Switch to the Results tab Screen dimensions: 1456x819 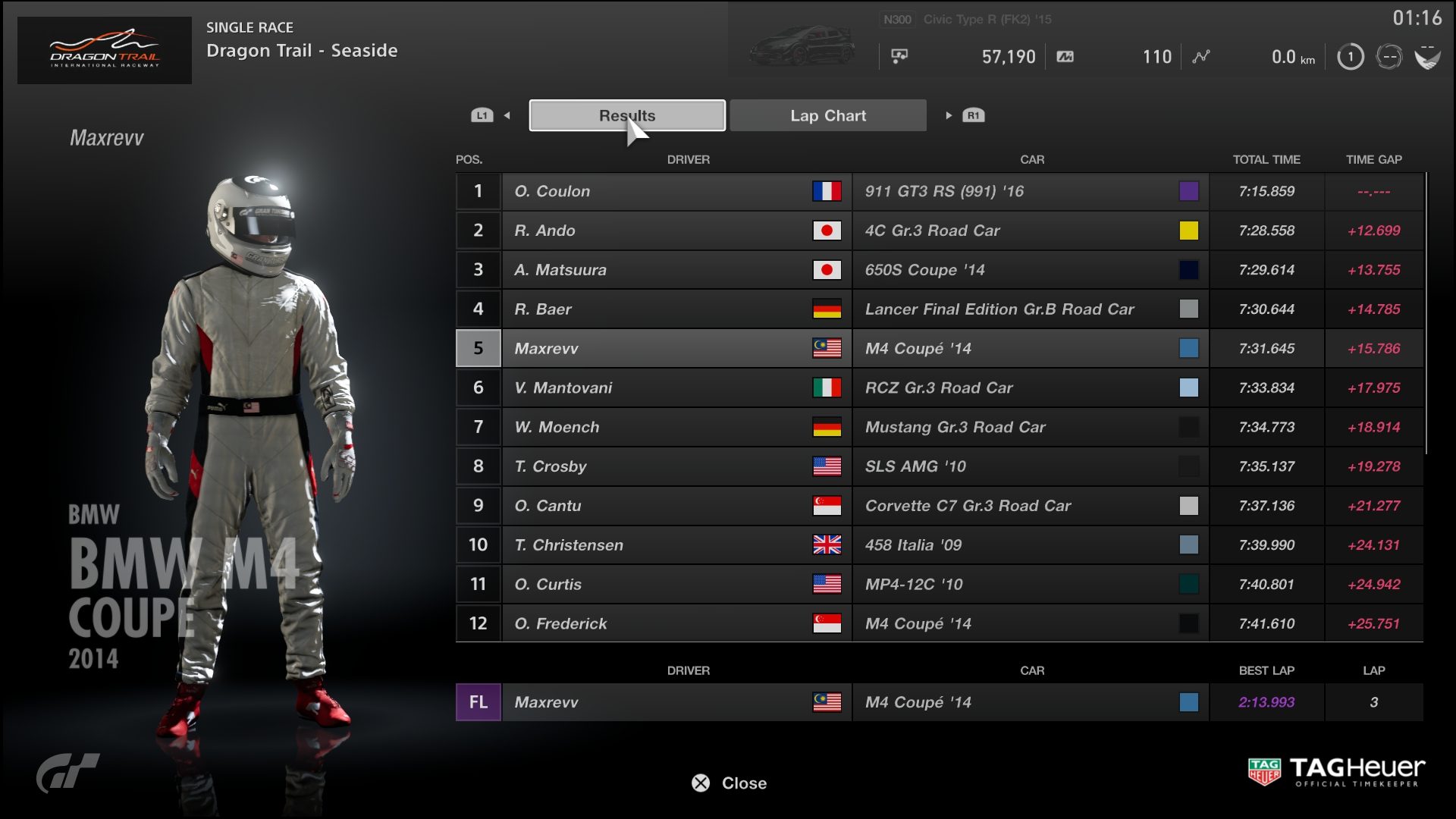click(627, 115)
